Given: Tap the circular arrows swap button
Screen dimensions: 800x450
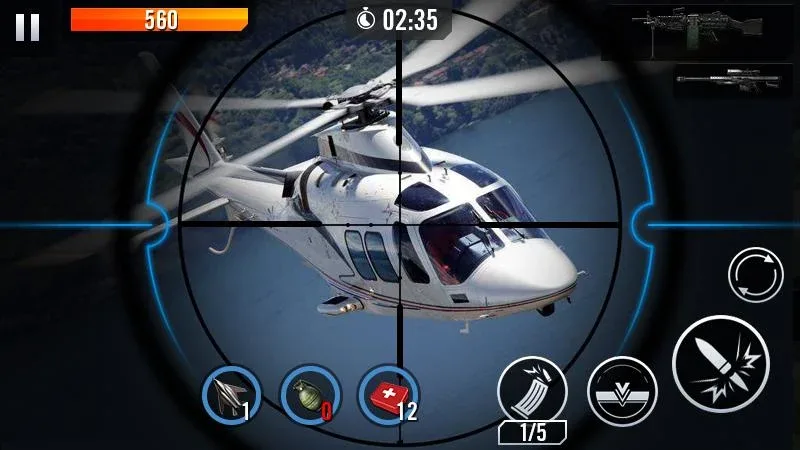Looking at the screenshot, I should [x=755, y=275].
